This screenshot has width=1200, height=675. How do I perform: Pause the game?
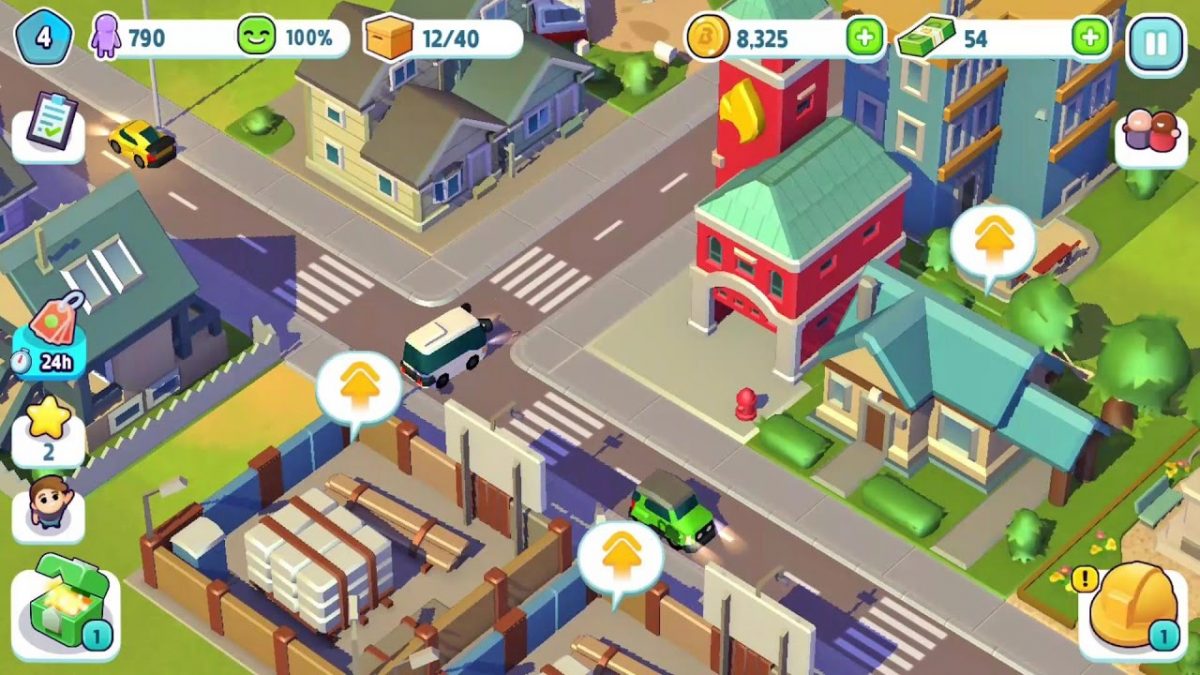[x=1155, y=42]
